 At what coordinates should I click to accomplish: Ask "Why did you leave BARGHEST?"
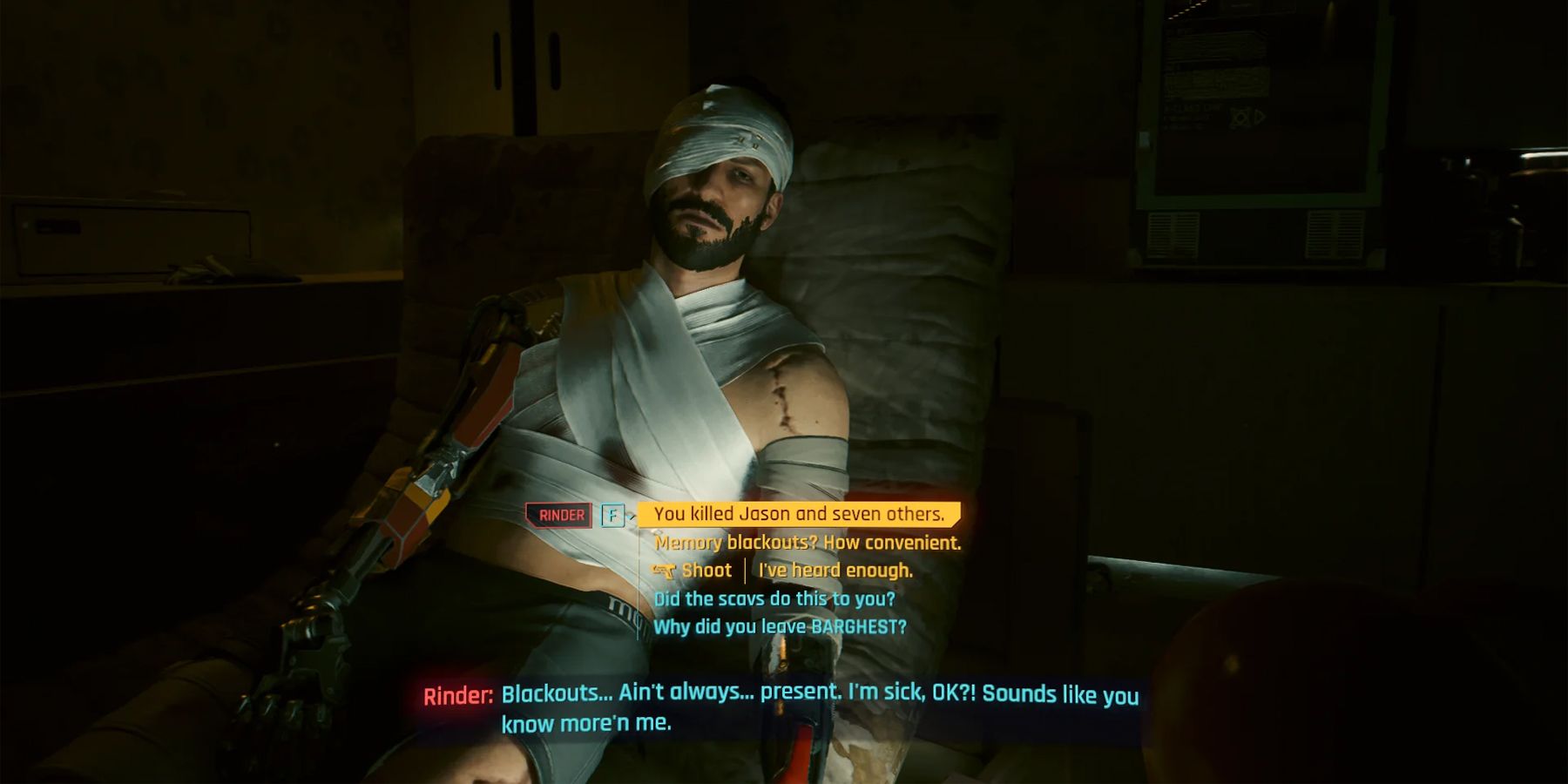coord(780,625)
